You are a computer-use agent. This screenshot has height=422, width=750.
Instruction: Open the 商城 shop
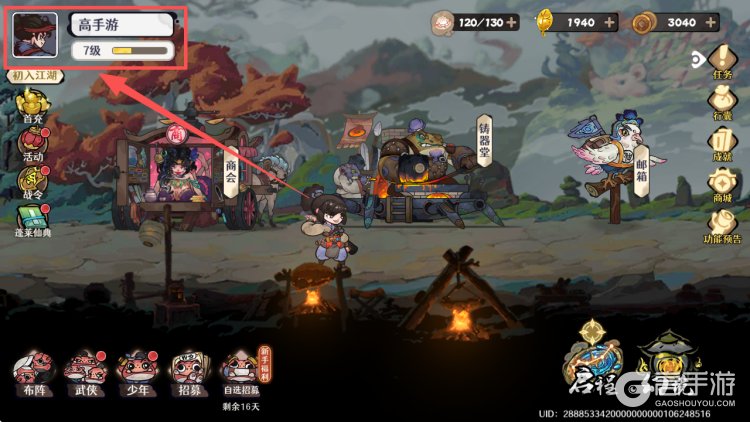(722, 184)
